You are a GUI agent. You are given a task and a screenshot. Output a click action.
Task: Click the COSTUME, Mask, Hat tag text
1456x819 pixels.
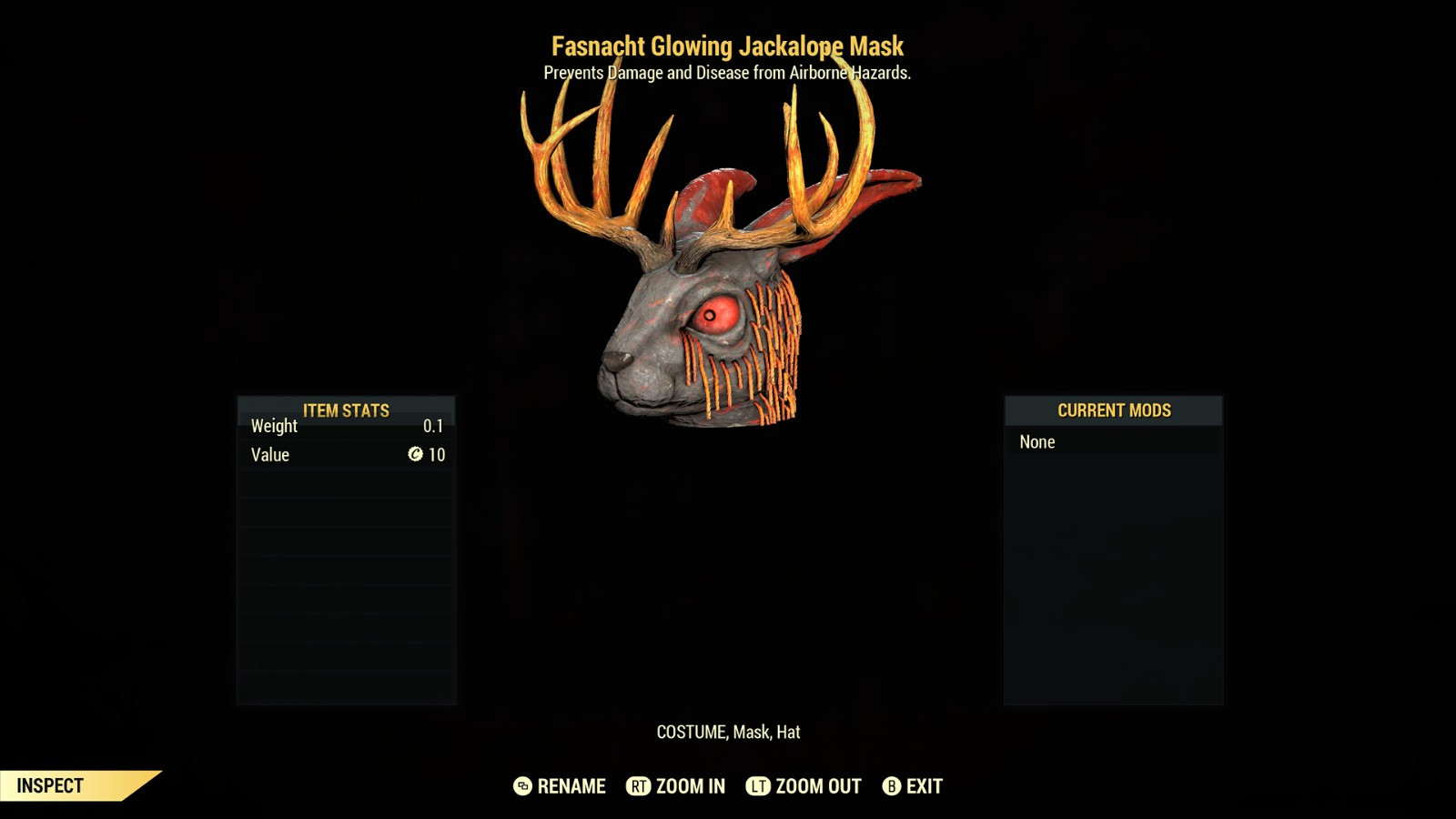(x=727, y=733)
